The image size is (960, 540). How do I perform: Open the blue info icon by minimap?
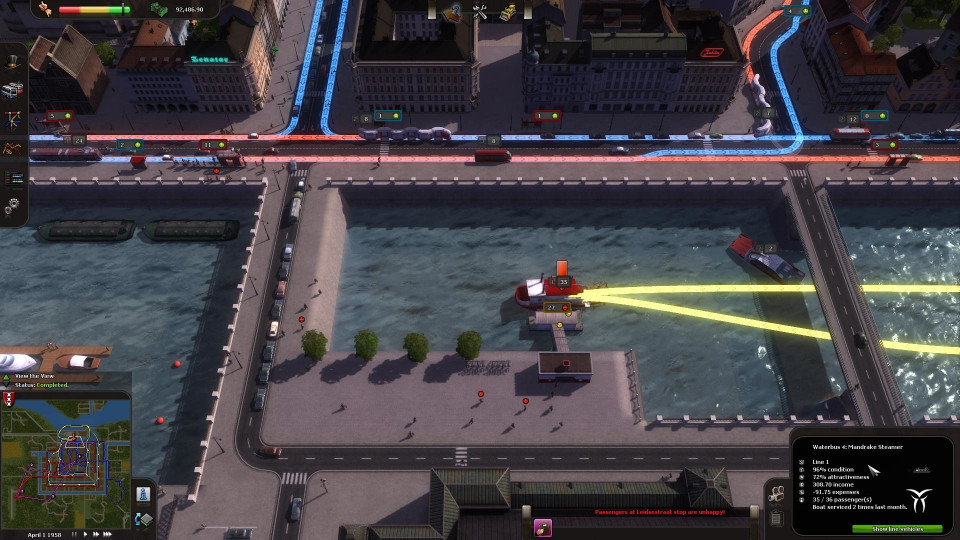[x=144, y=494]
